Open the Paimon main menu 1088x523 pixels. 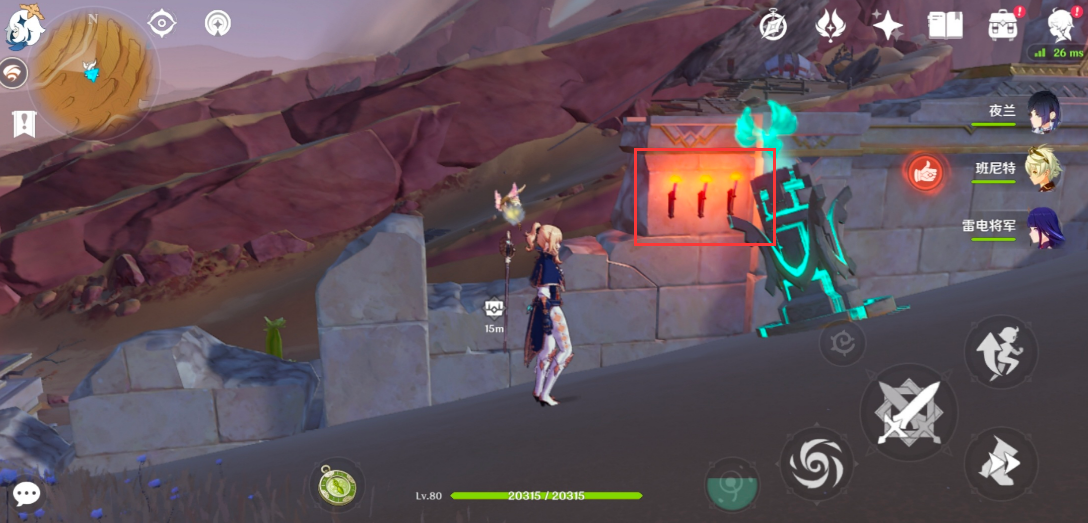click(x=21, y=25)
